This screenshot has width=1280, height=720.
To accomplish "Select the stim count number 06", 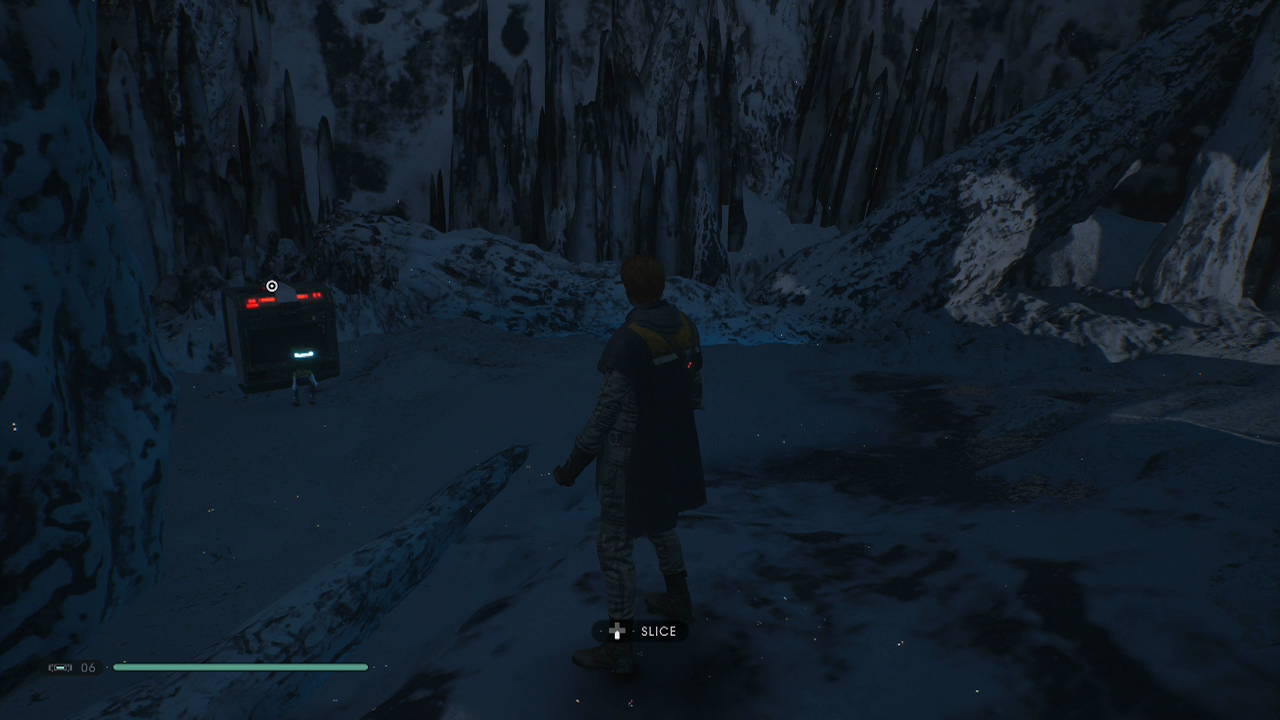I will coord(86,667).
